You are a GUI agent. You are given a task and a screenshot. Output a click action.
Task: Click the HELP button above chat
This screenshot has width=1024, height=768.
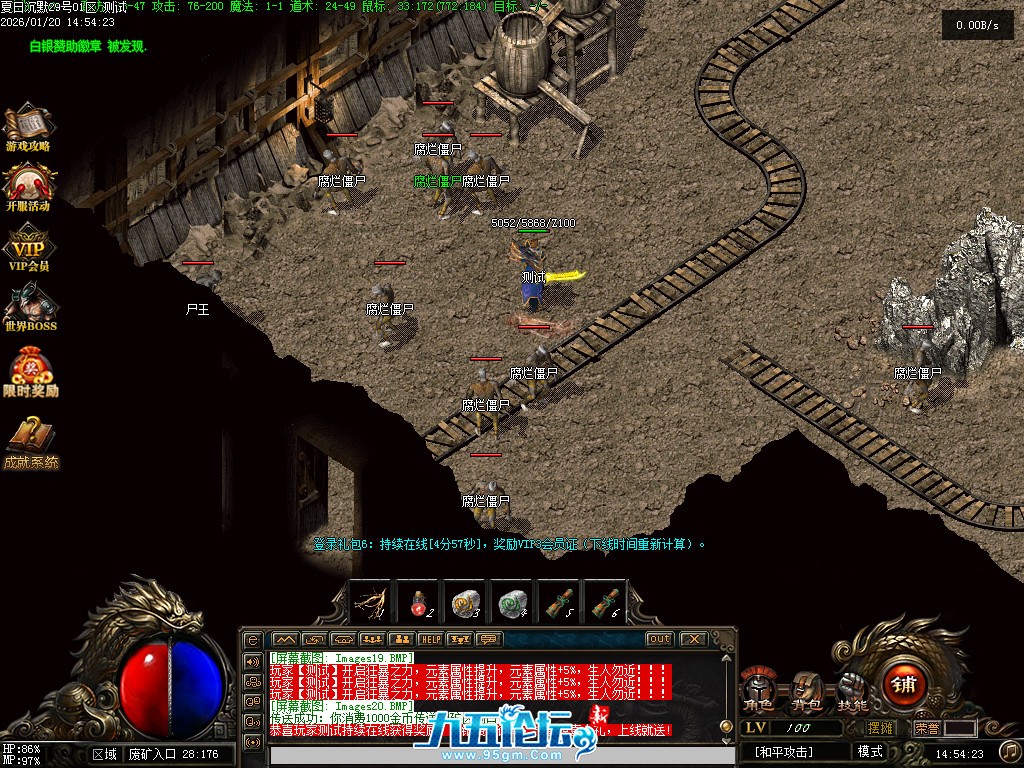pos(431,639)
